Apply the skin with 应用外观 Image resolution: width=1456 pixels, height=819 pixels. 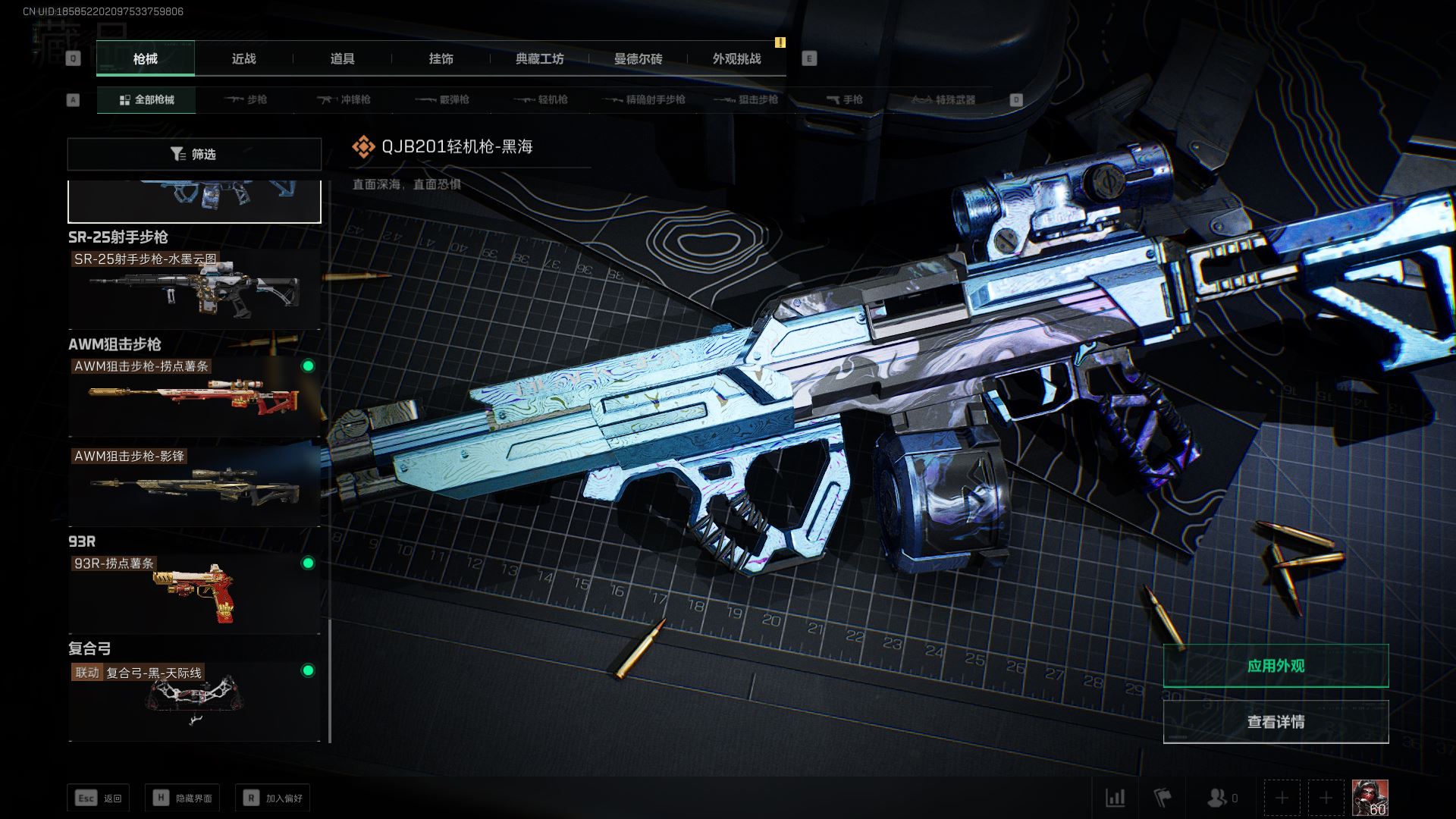1276,666
